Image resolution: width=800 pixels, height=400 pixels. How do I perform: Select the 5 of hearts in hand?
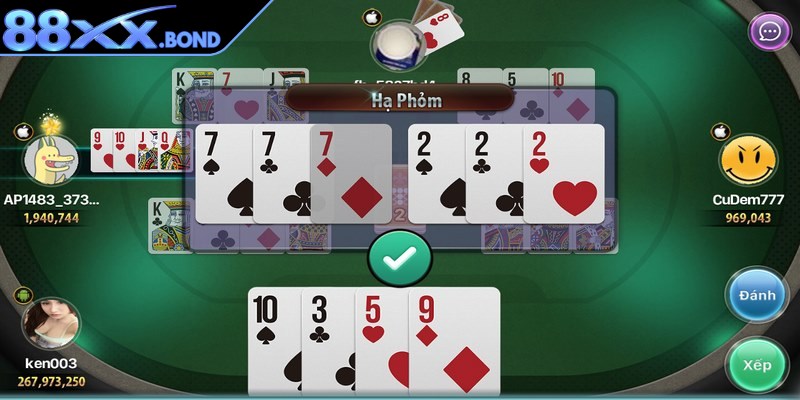[381, 340]
